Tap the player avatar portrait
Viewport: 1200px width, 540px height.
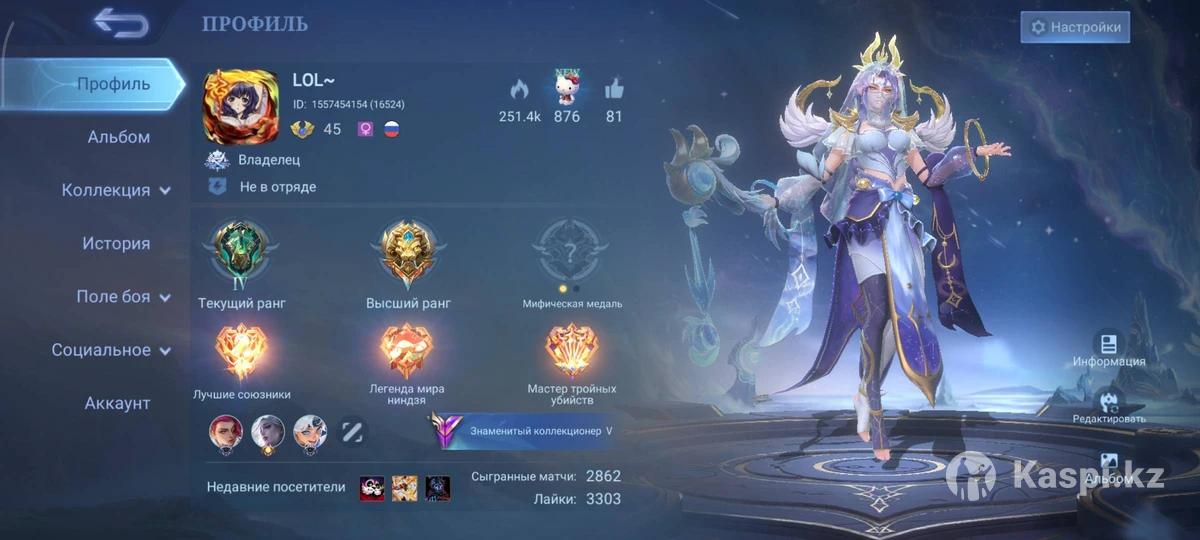(241, 106)
